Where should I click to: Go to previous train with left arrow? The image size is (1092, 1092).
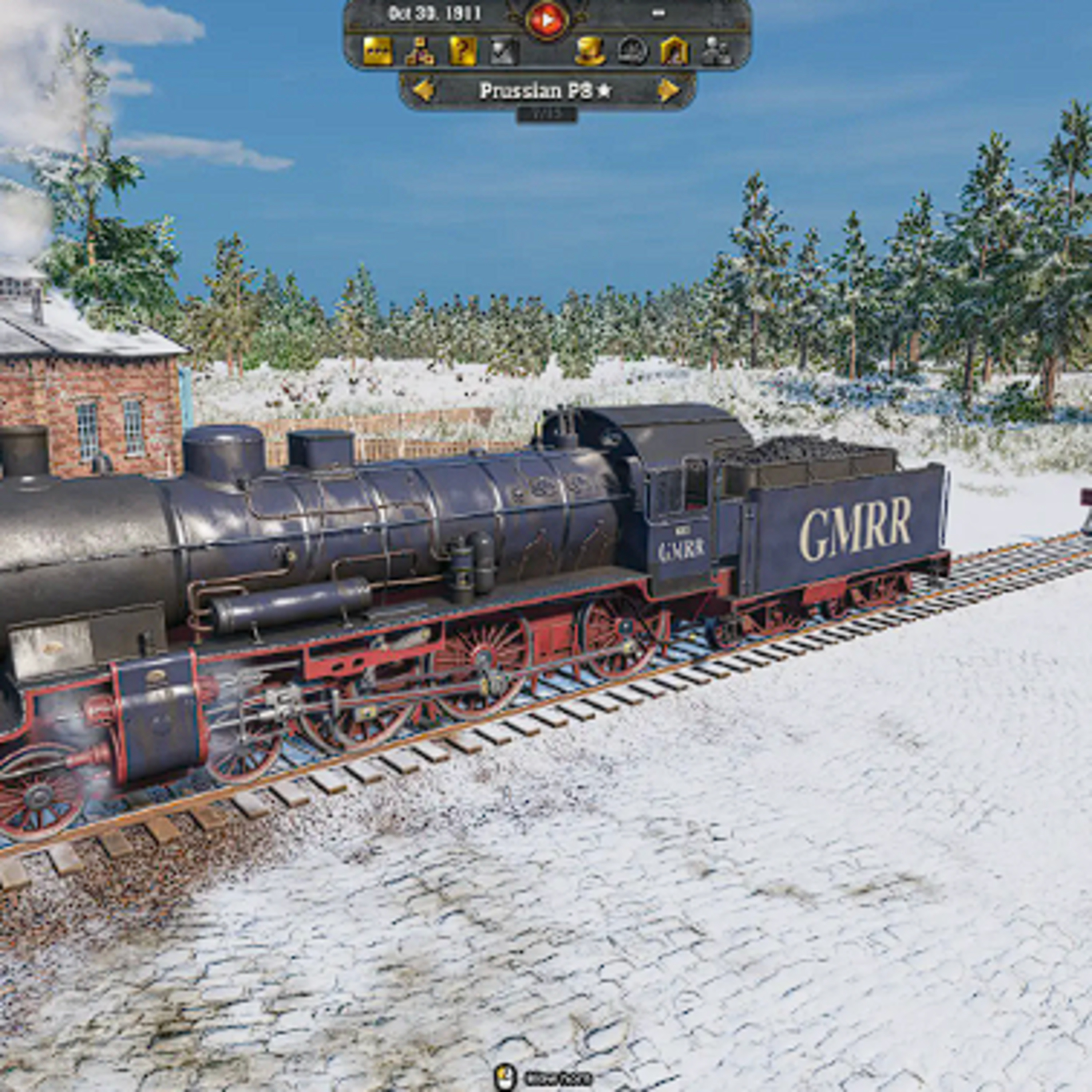tap(423, 90)
